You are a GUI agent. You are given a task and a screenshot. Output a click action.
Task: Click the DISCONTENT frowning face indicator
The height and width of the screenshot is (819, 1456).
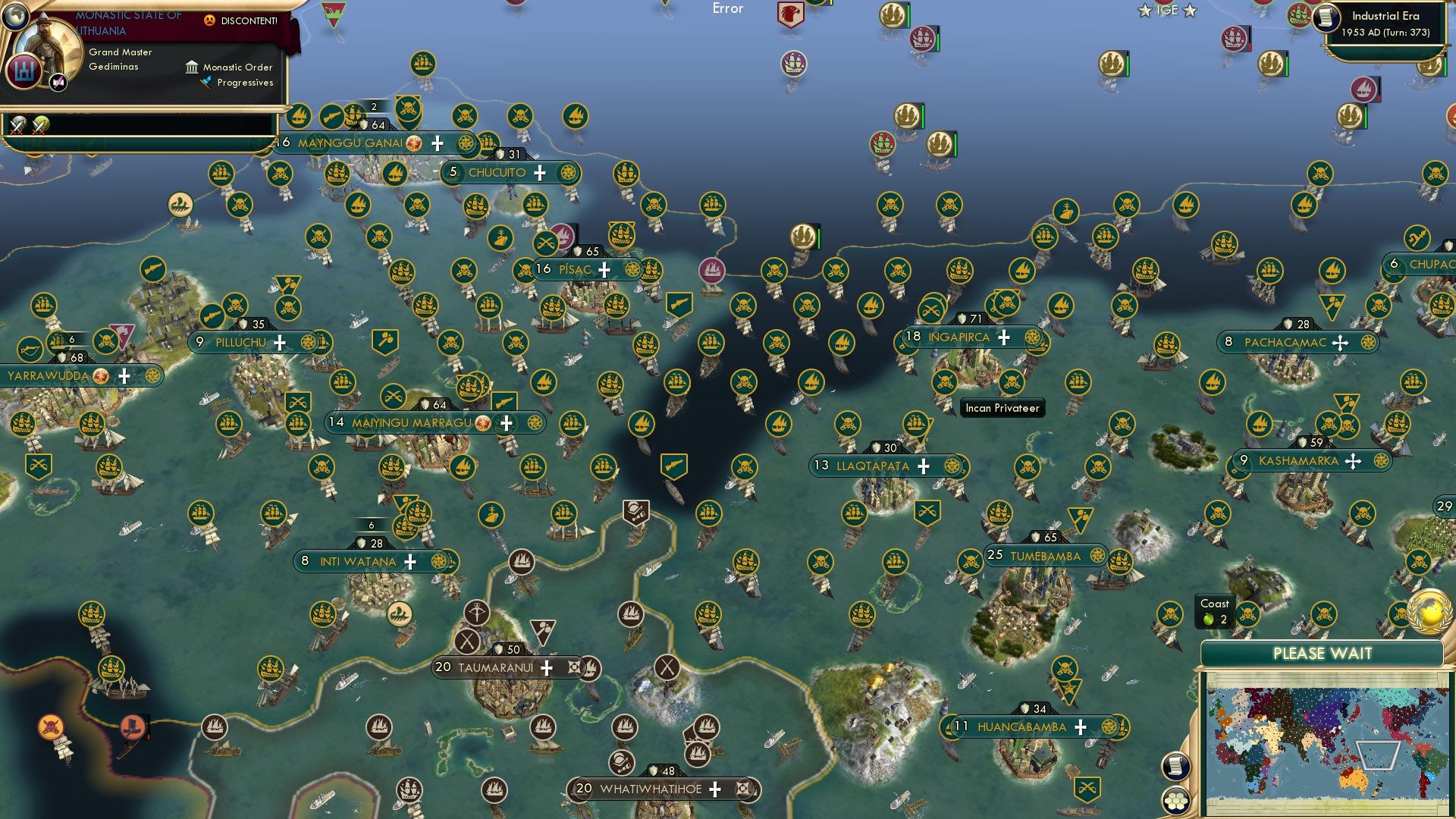211,20
